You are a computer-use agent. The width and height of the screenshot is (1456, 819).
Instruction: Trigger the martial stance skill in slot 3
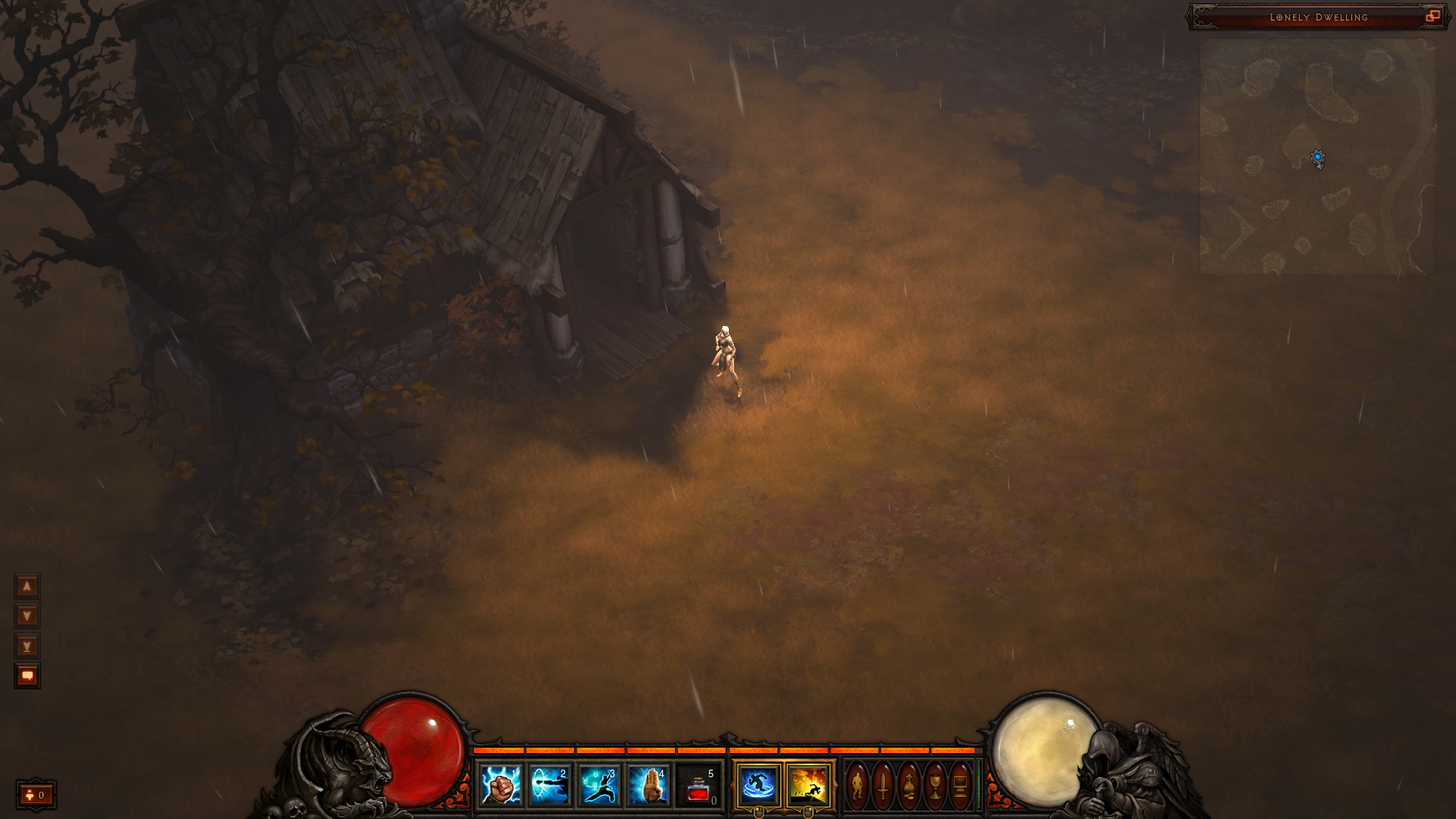pos(599,785)
